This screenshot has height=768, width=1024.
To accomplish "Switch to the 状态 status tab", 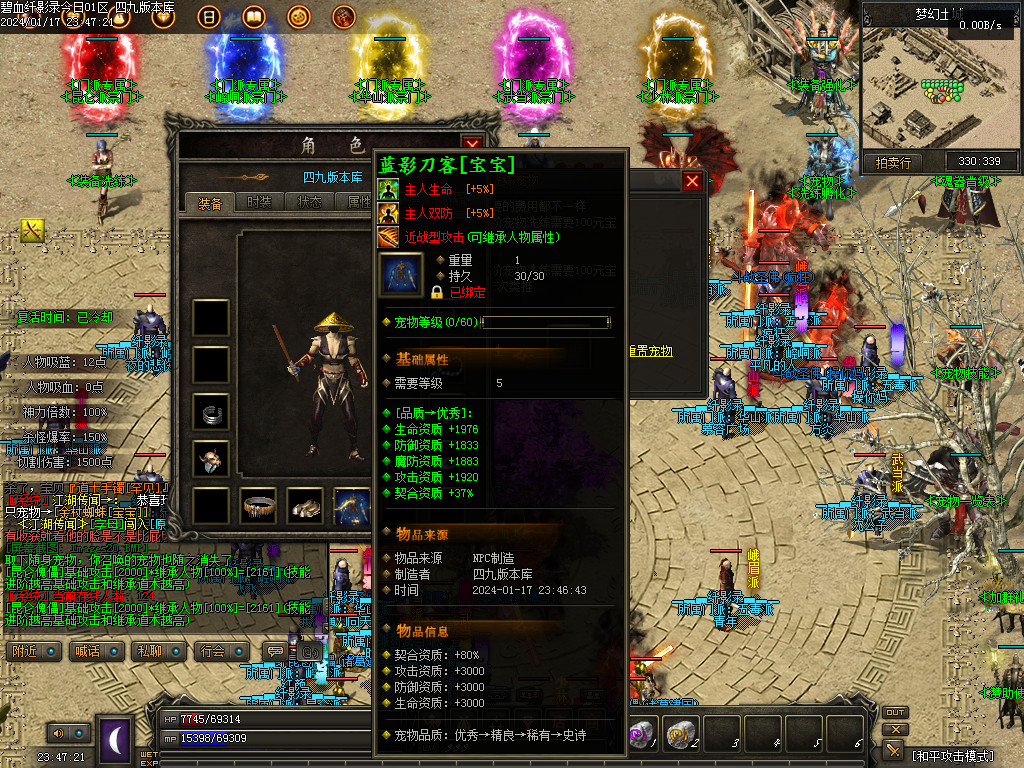I will [x=309, y=202].
